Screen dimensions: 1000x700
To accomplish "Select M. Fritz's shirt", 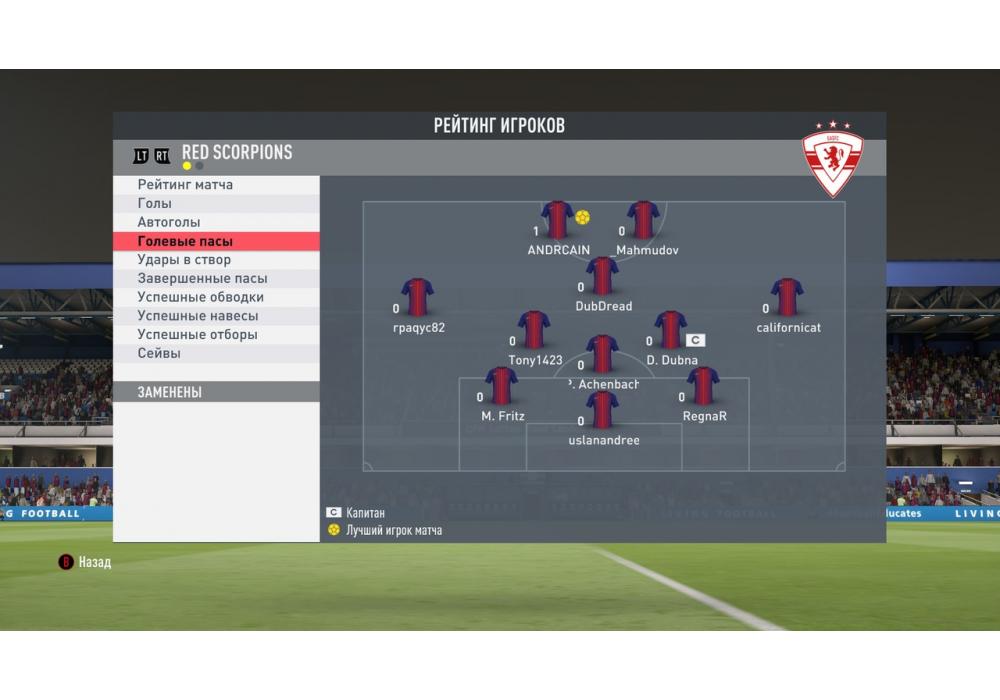I will [x=501, y=386].
